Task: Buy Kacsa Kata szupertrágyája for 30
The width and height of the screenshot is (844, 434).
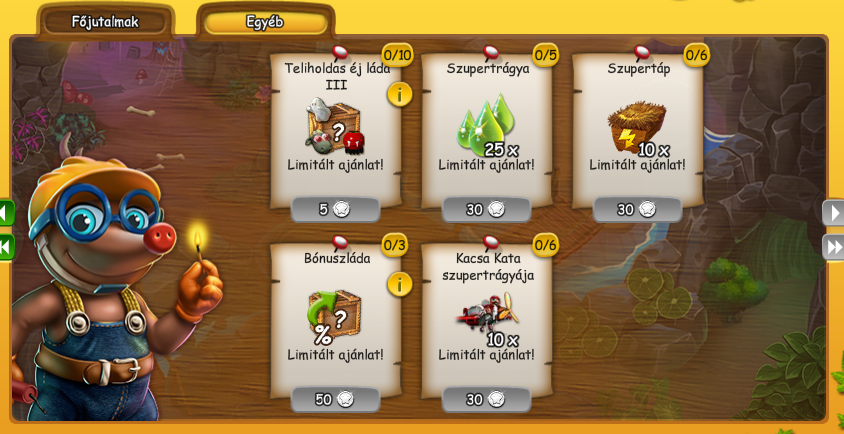Action: (486, 399)
